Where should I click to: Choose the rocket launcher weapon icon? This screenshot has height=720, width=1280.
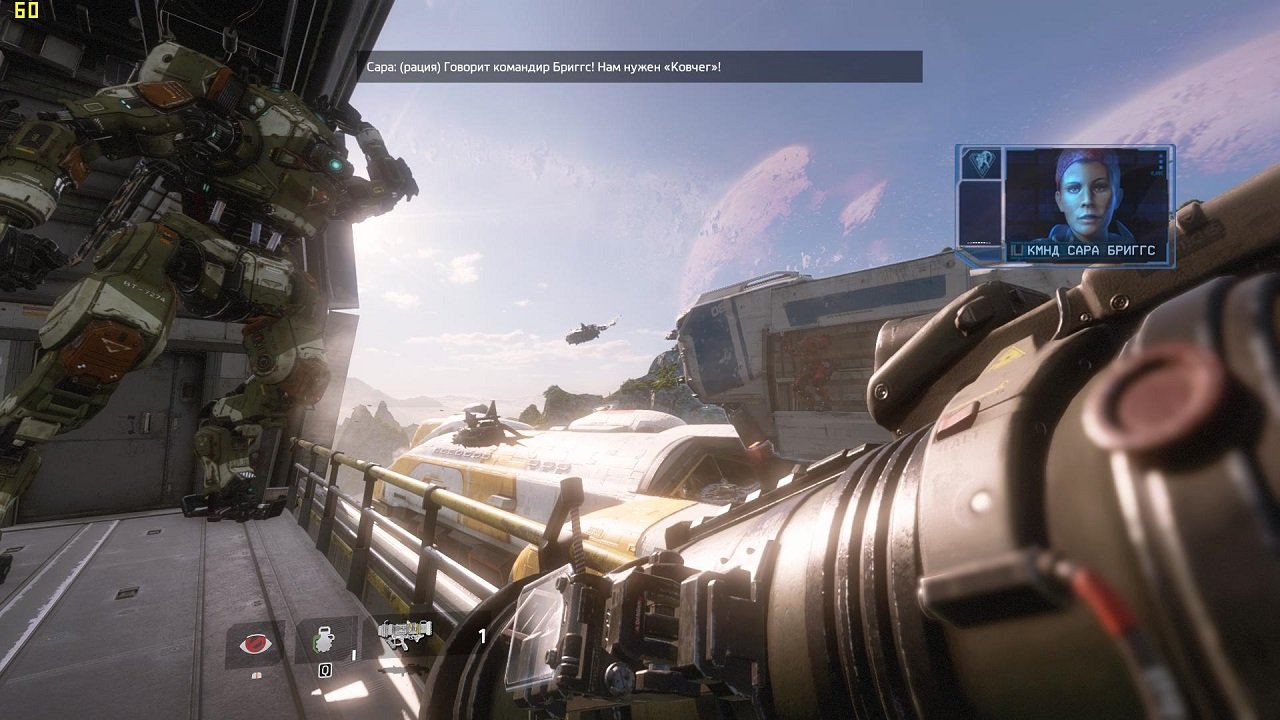405,634
